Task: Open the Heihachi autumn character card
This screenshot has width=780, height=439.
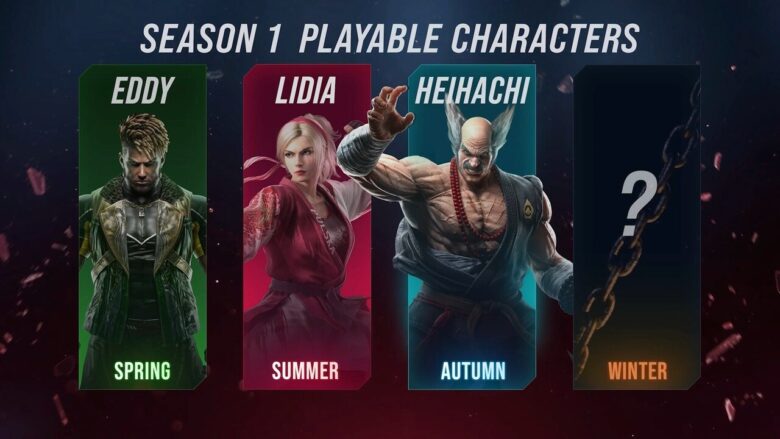Action: tap(471, 228)
